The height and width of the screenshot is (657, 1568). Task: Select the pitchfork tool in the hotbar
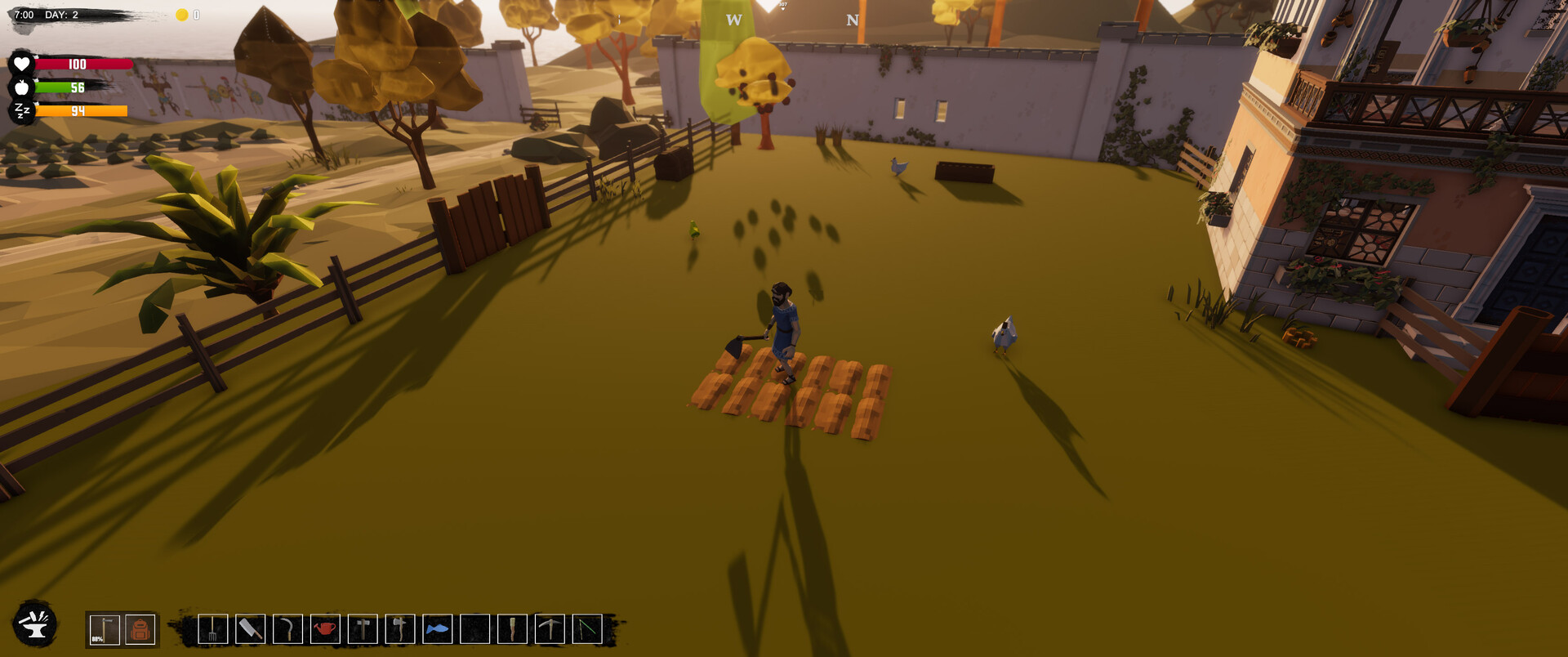tap(213, 629)
